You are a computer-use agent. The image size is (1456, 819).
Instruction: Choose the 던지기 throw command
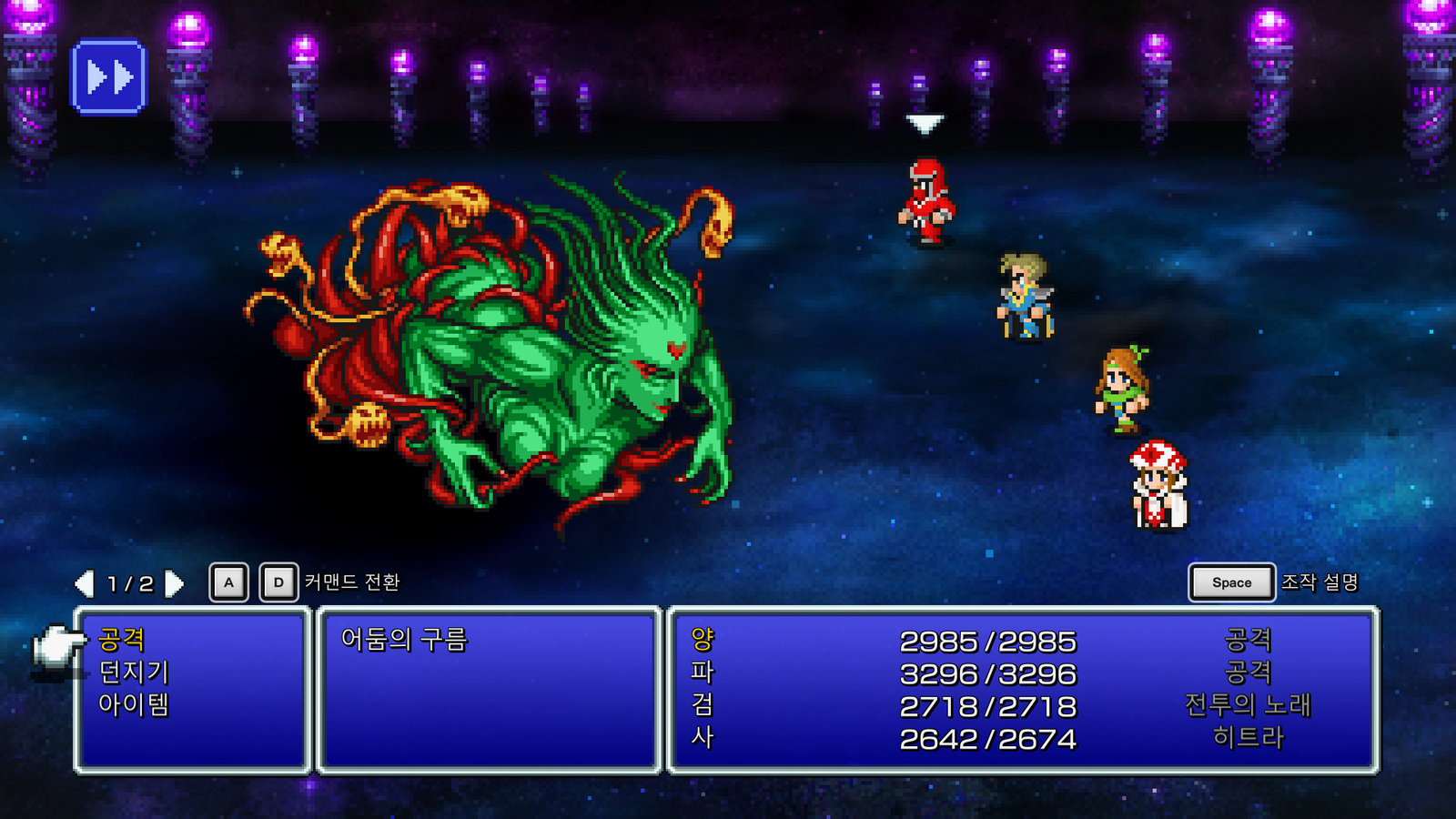134,672
